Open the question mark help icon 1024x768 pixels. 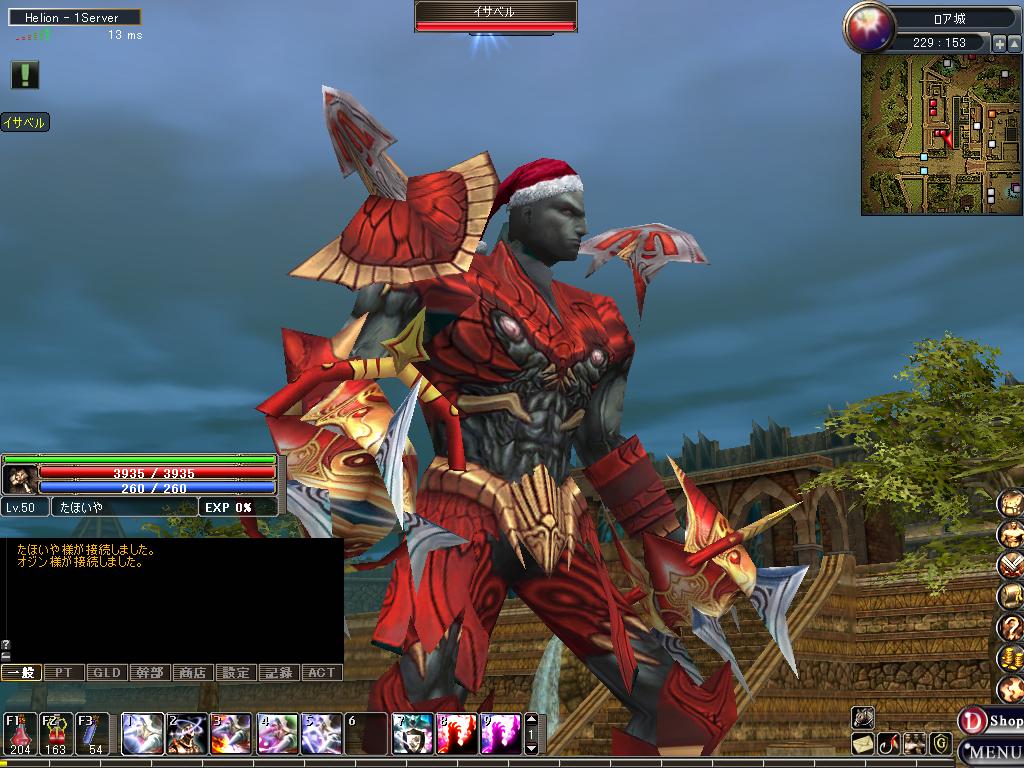[1010, 628]
